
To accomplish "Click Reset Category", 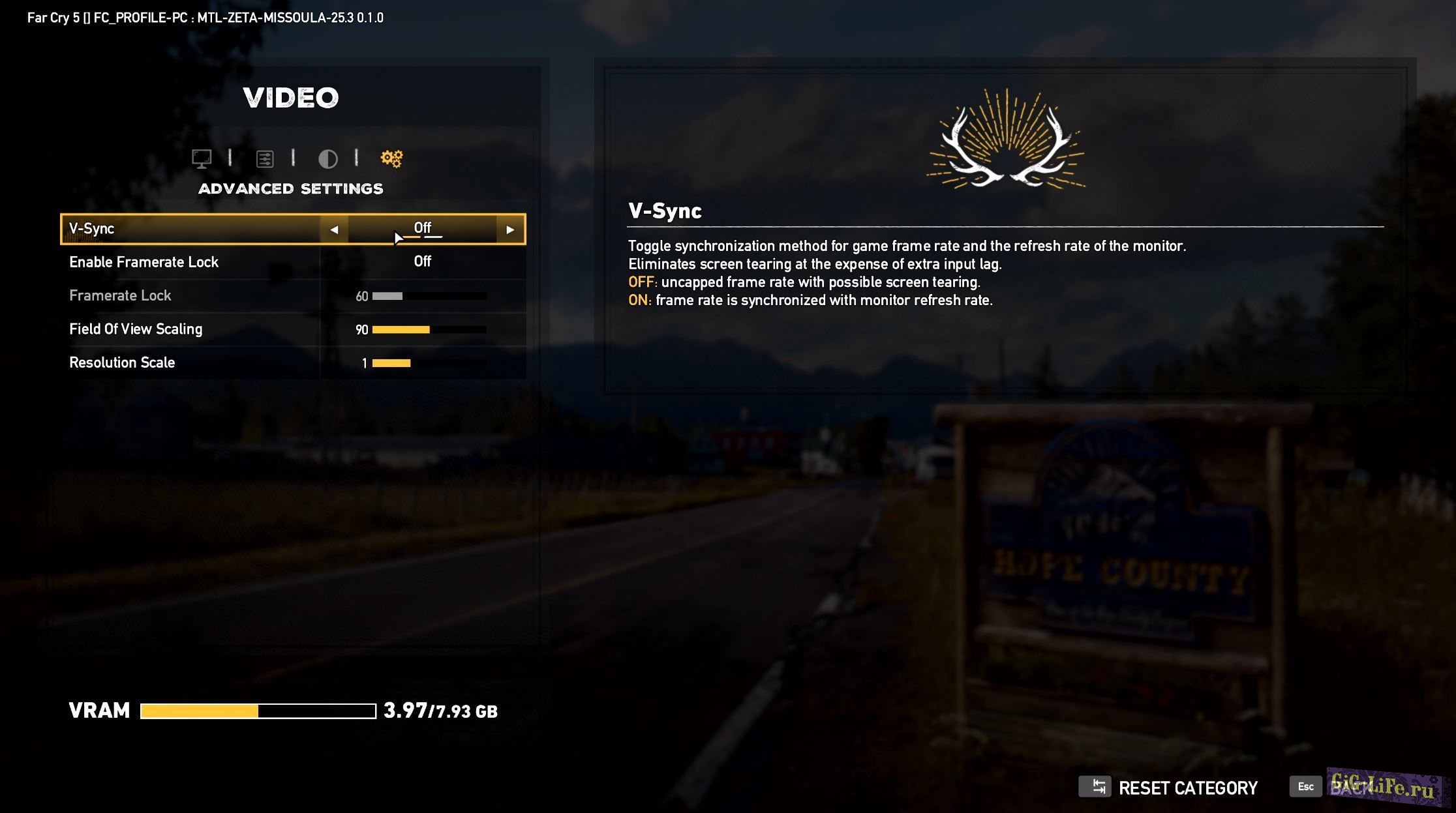I will point(1169,788).
